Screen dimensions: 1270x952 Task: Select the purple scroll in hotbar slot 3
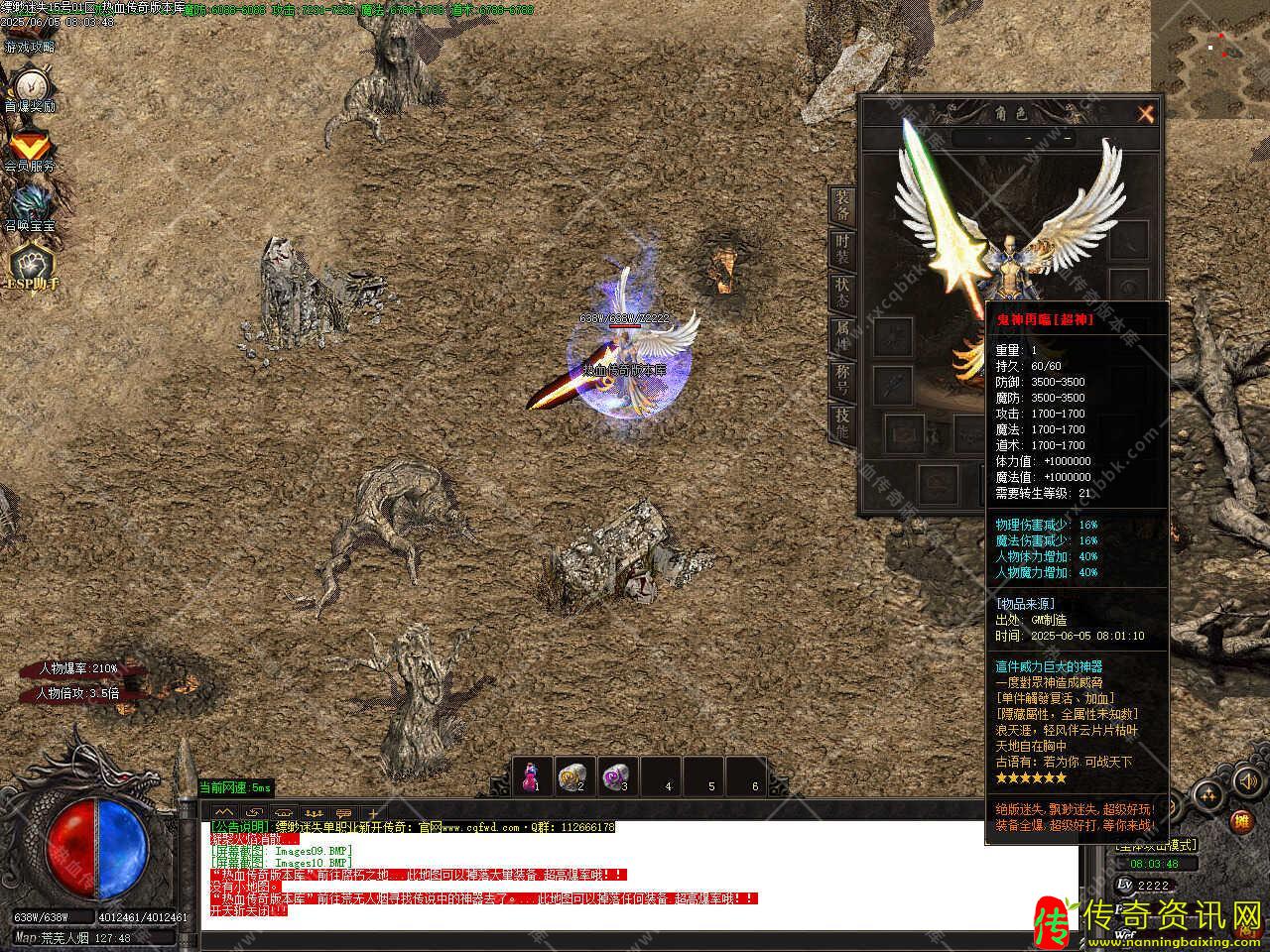(619, 775)
